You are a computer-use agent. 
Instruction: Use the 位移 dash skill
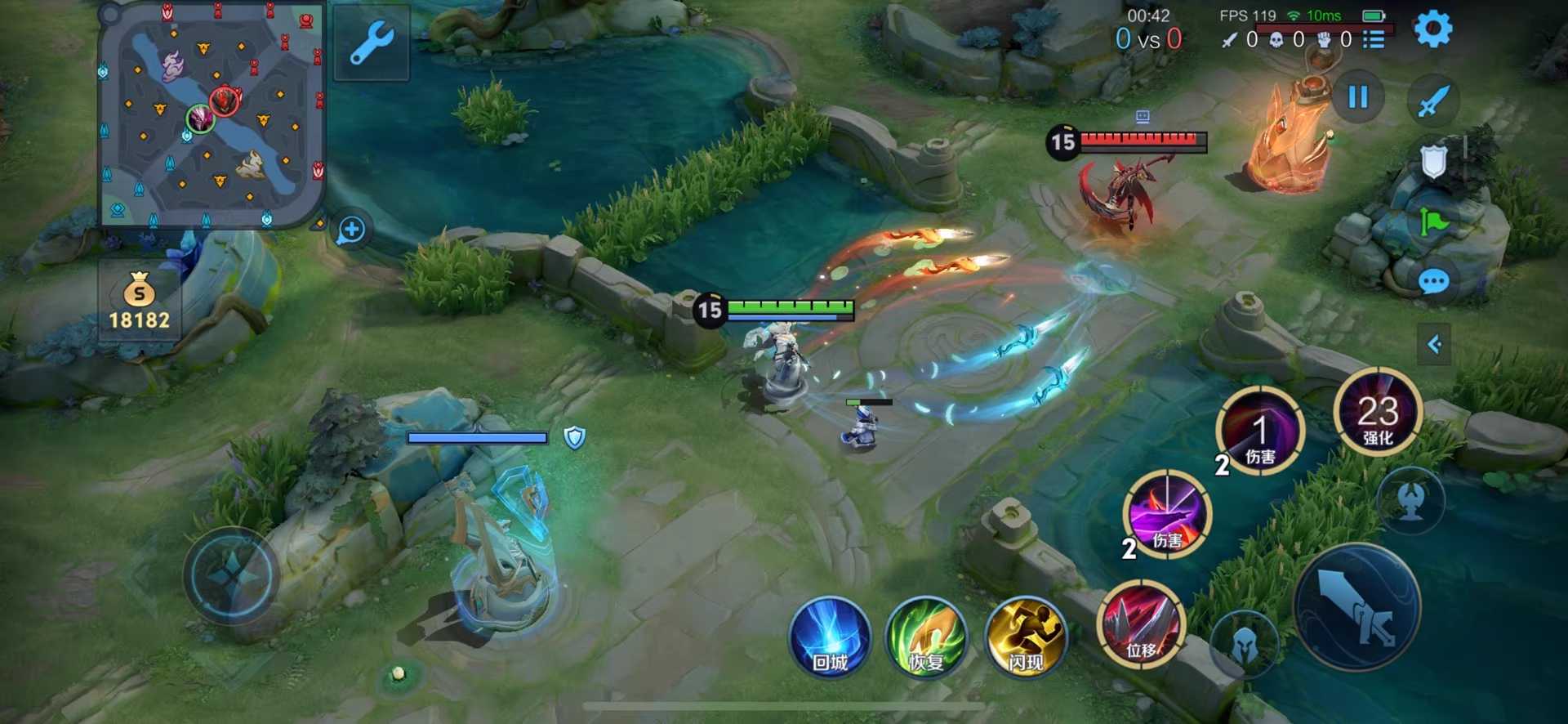pos(1141,624)
